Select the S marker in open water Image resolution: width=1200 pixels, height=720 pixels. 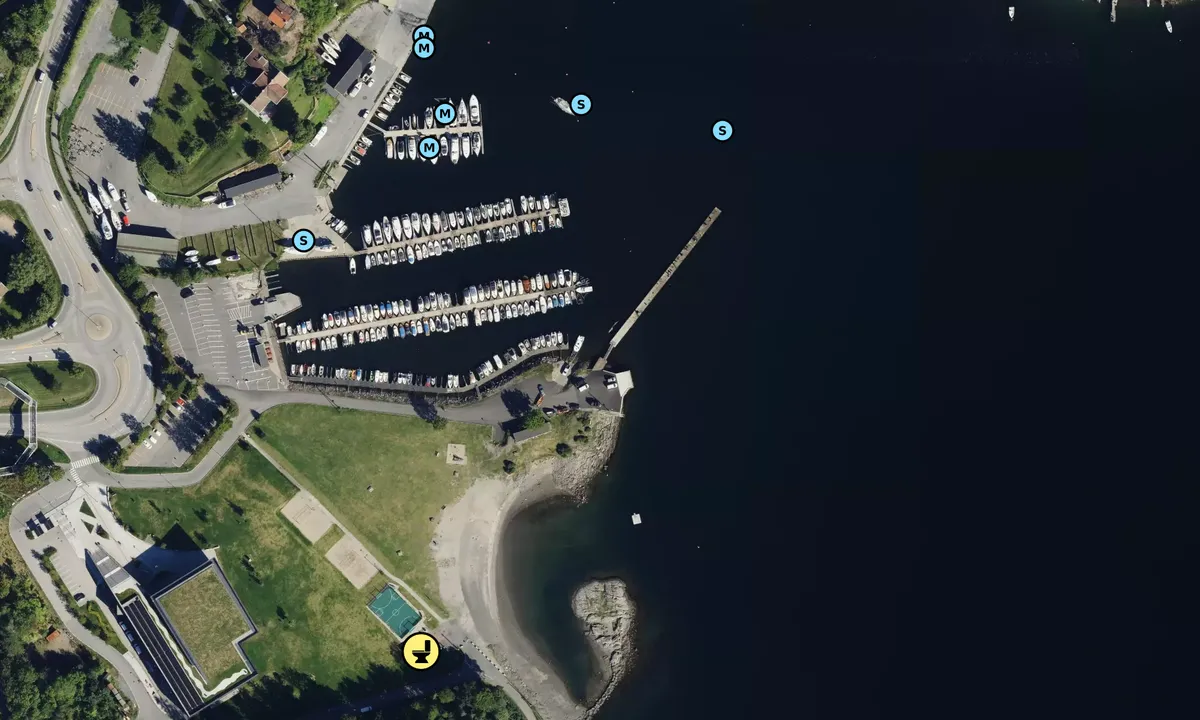[x=722, y=130]
